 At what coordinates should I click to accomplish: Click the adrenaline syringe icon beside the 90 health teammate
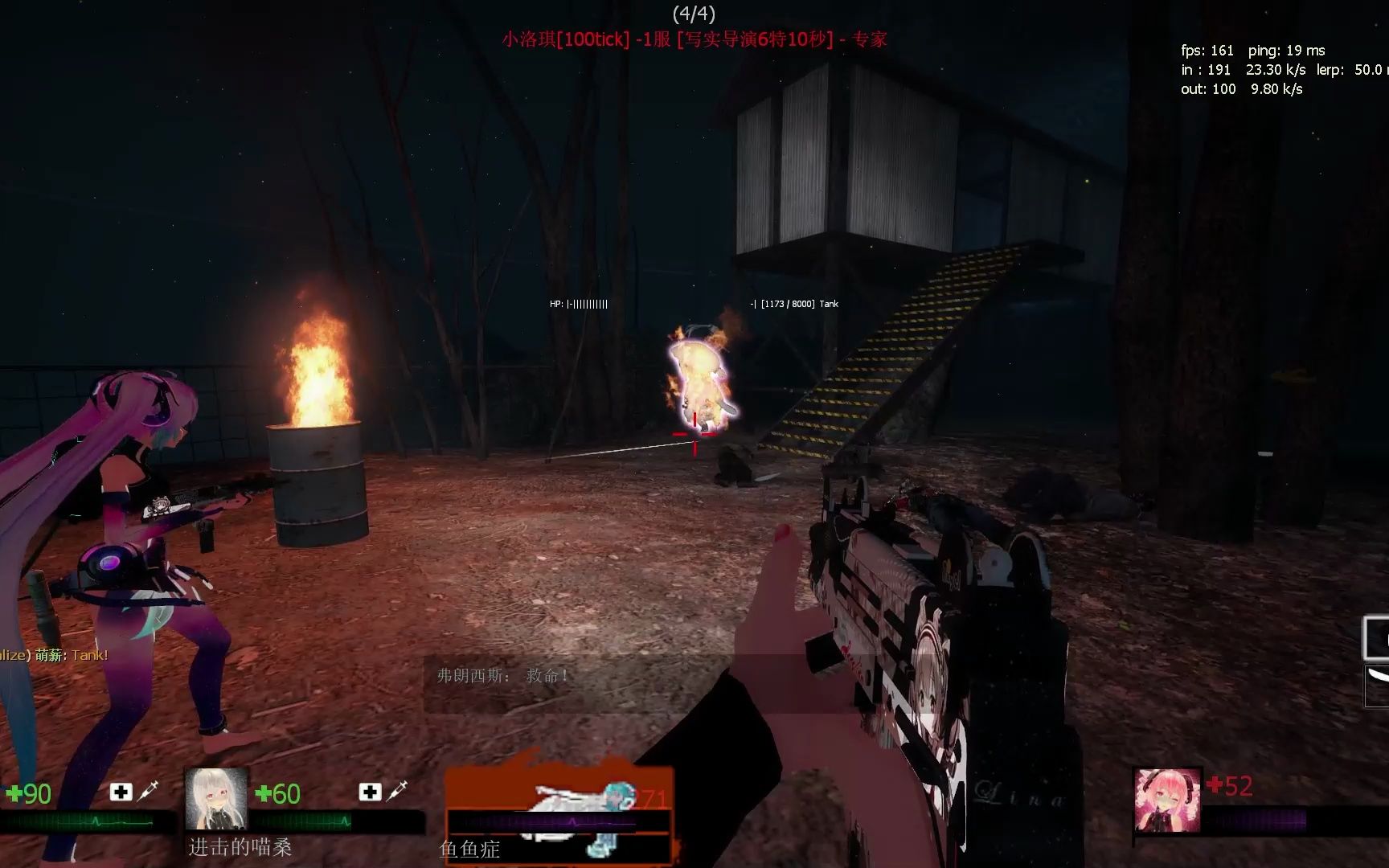147,792
